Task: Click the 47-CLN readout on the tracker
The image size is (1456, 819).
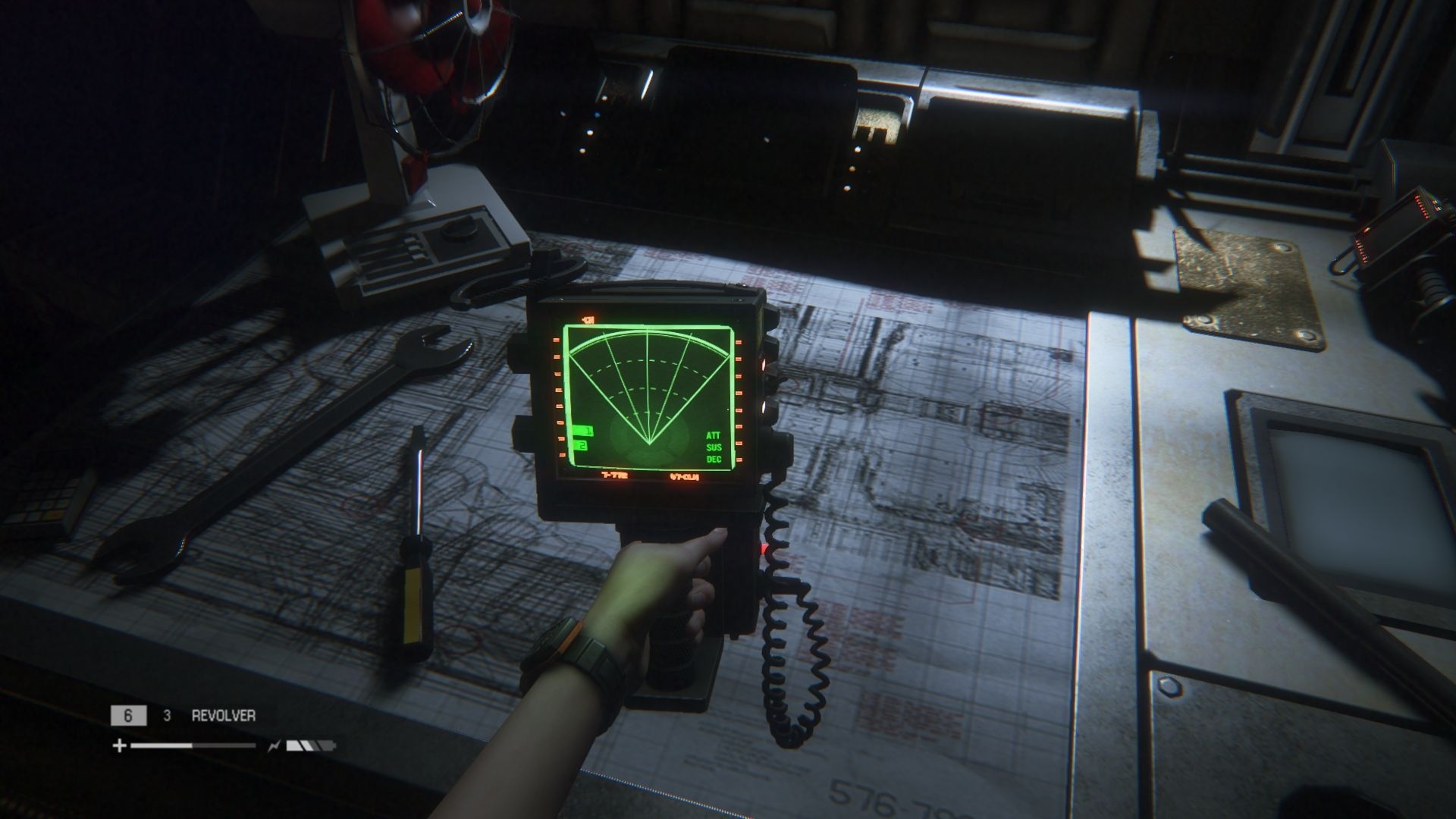Action: click(683, 478)
